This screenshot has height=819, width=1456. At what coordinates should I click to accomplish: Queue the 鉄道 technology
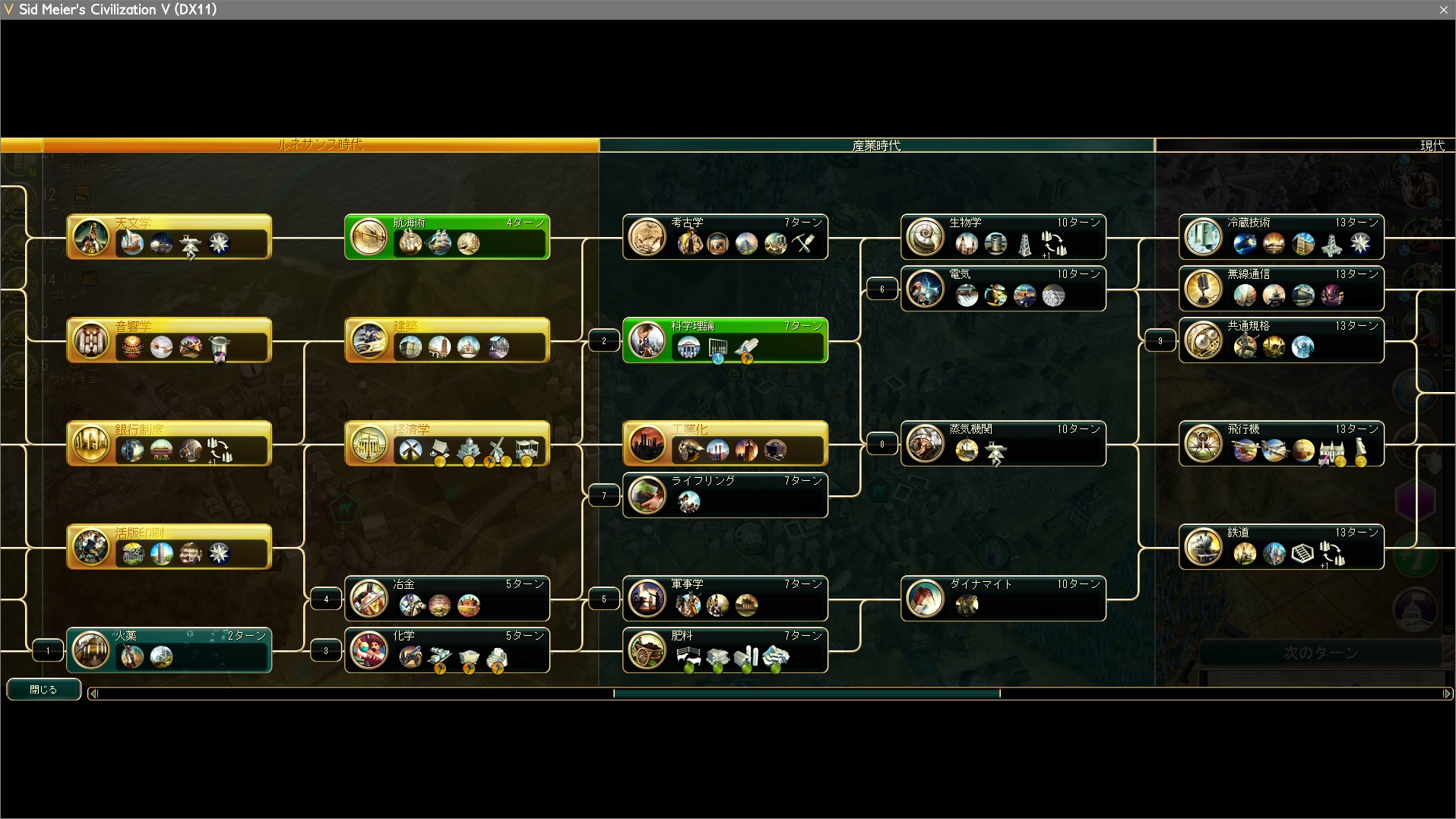tap(1281, 547)
